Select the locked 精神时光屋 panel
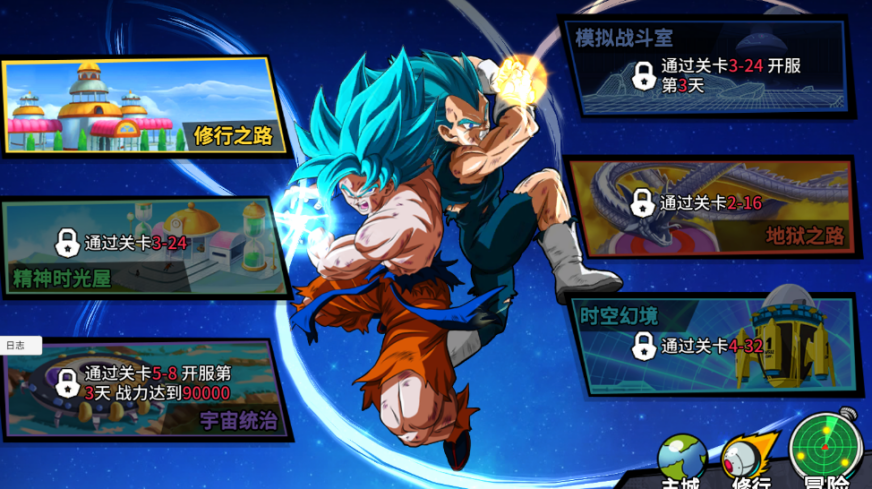The width and height of the screenshot is (872, 489). click(145, 247)
